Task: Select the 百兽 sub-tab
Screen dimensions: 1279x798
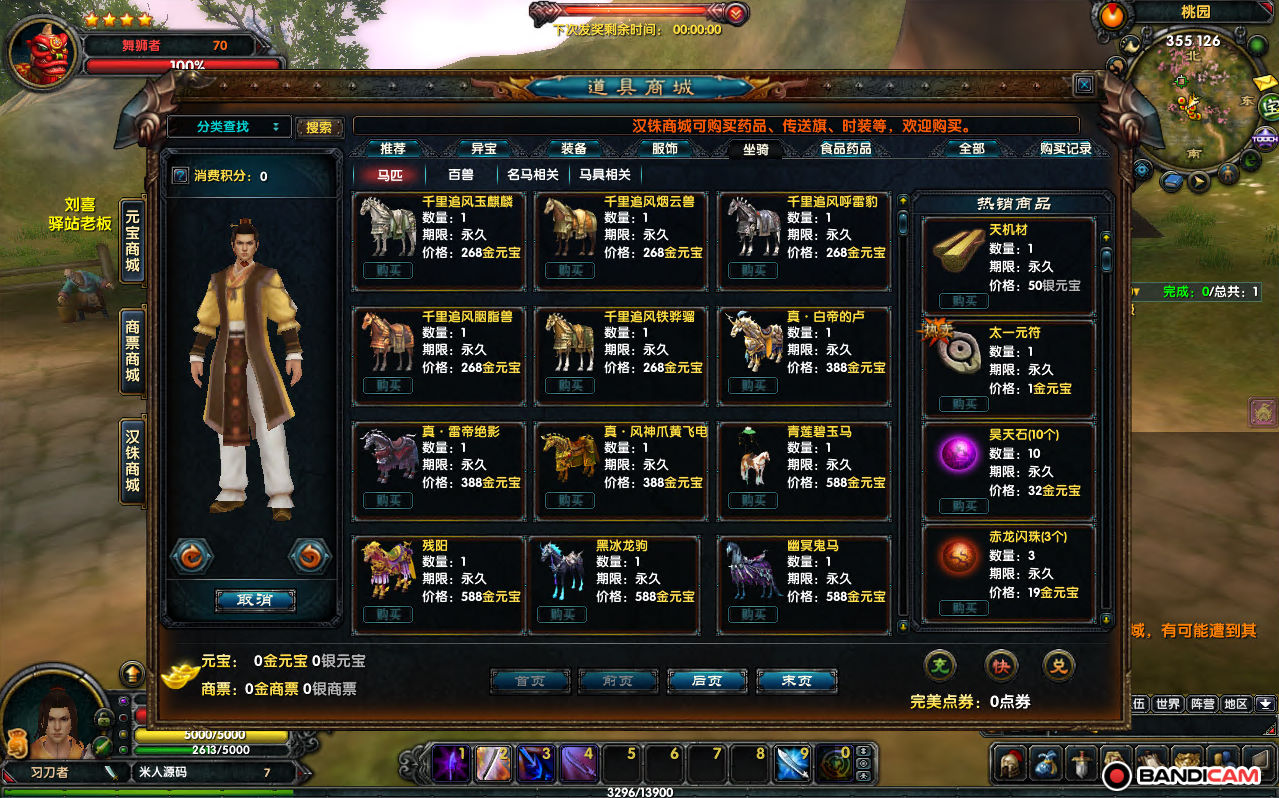Action: pos(460,174)
